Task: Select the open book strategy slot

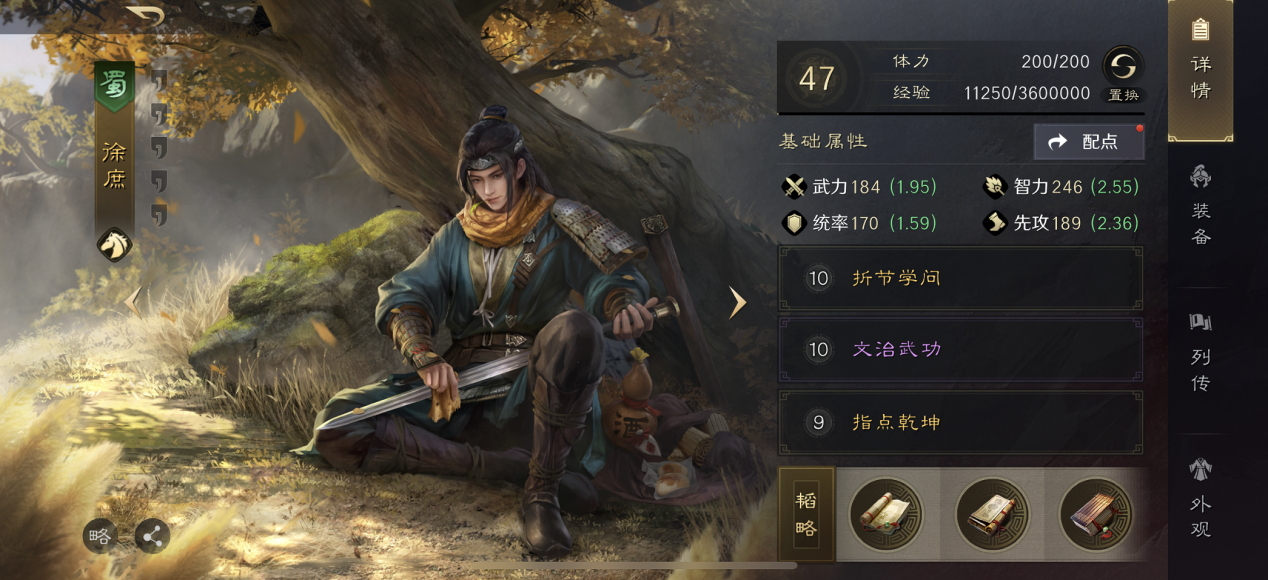Action: point(991,515)
